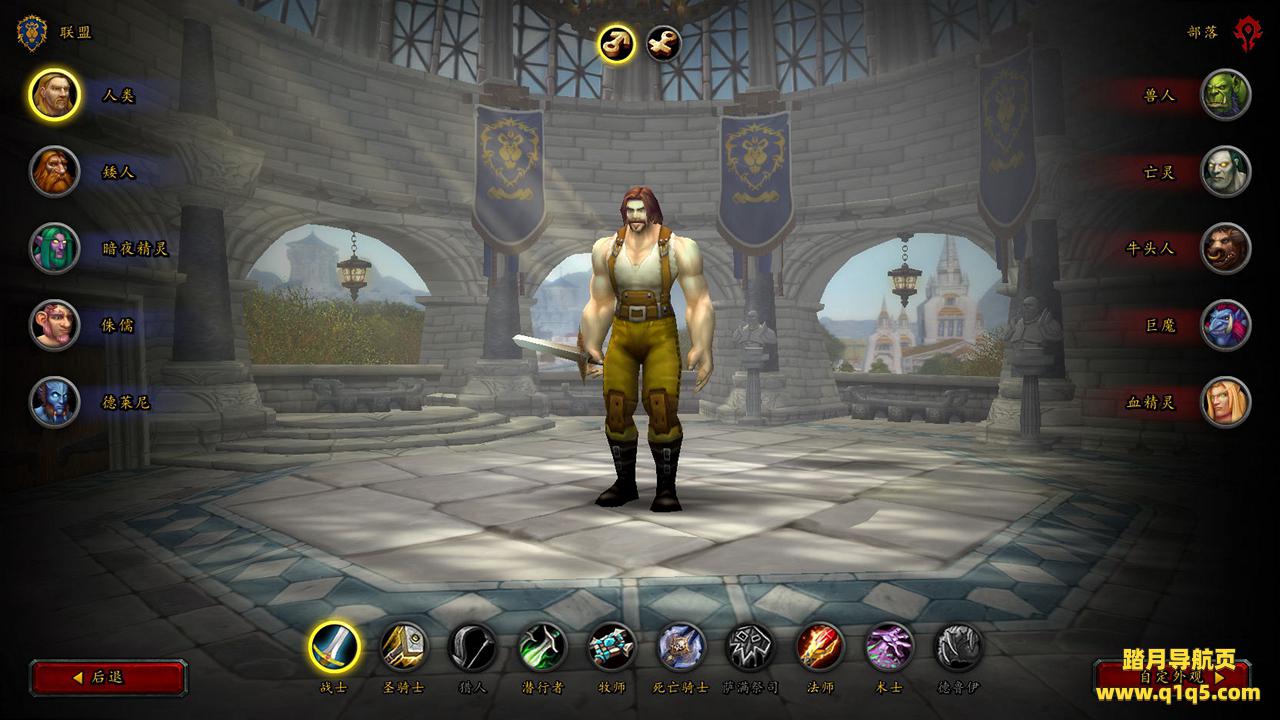Select the Orc (兽人) race portrait
Image resolution: width=1280 pixels, height=720 pixels.
click(1225, 95)
